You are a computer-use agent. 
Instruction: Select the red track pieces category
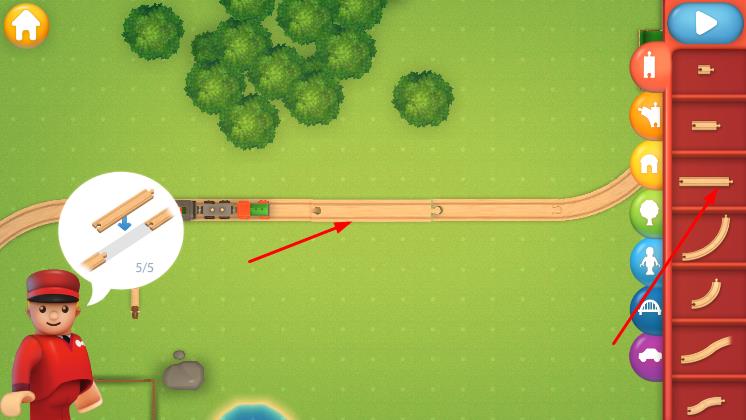[649, 67]
